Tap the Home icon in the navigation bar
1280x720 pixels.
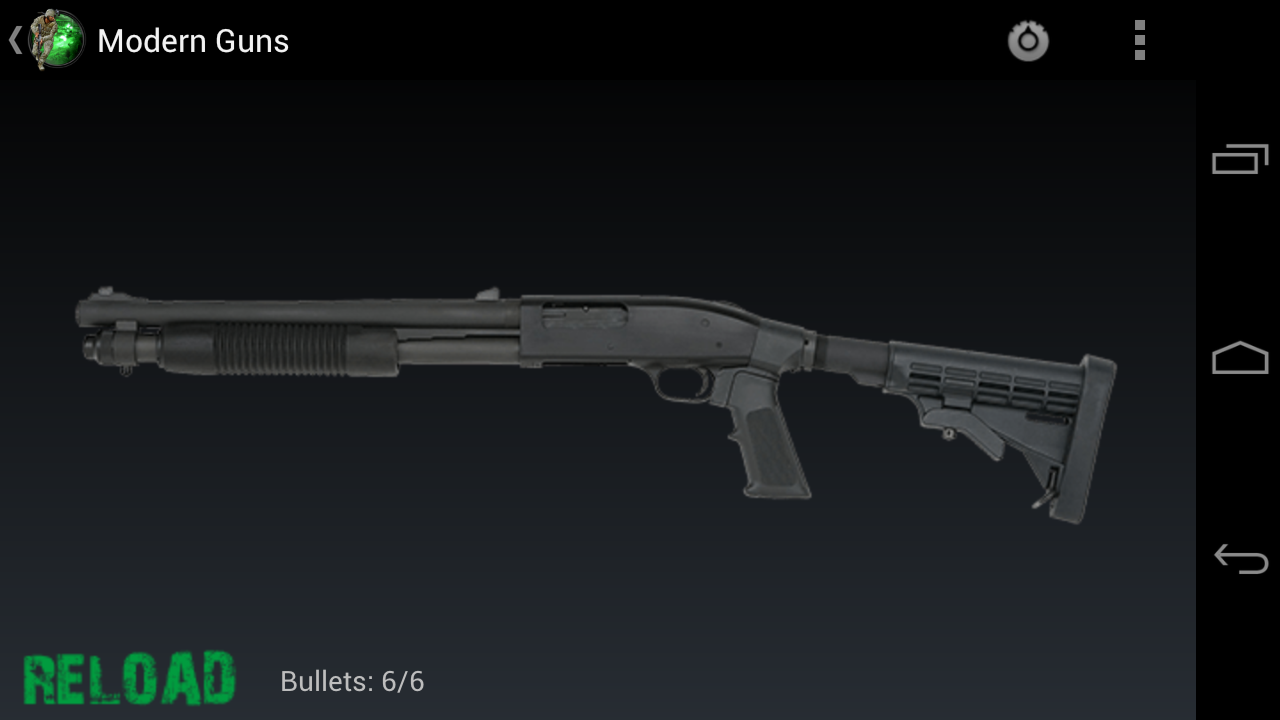coord(1238,357)
